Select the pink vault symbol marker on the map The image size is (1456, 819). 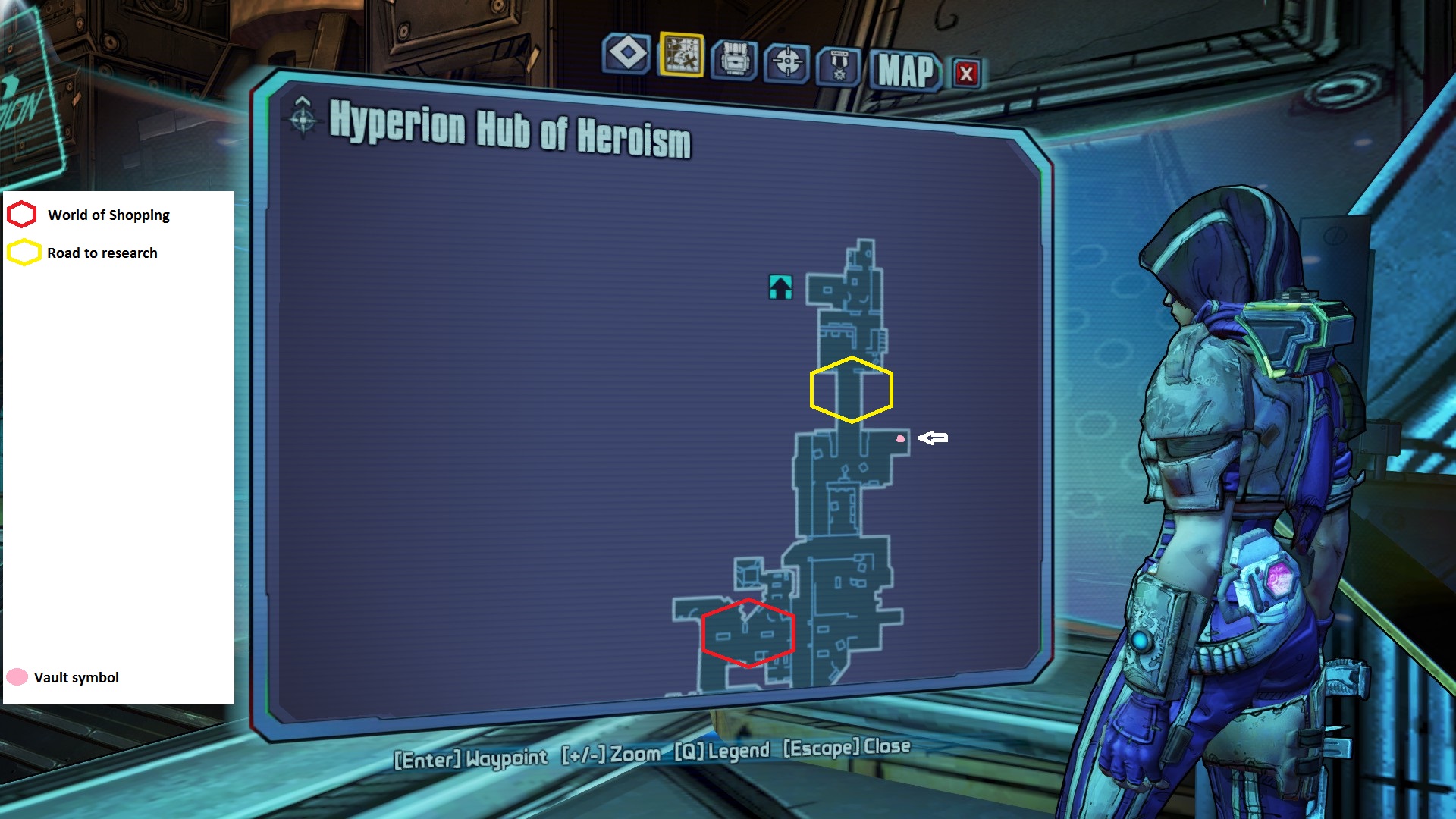[900, 438]
